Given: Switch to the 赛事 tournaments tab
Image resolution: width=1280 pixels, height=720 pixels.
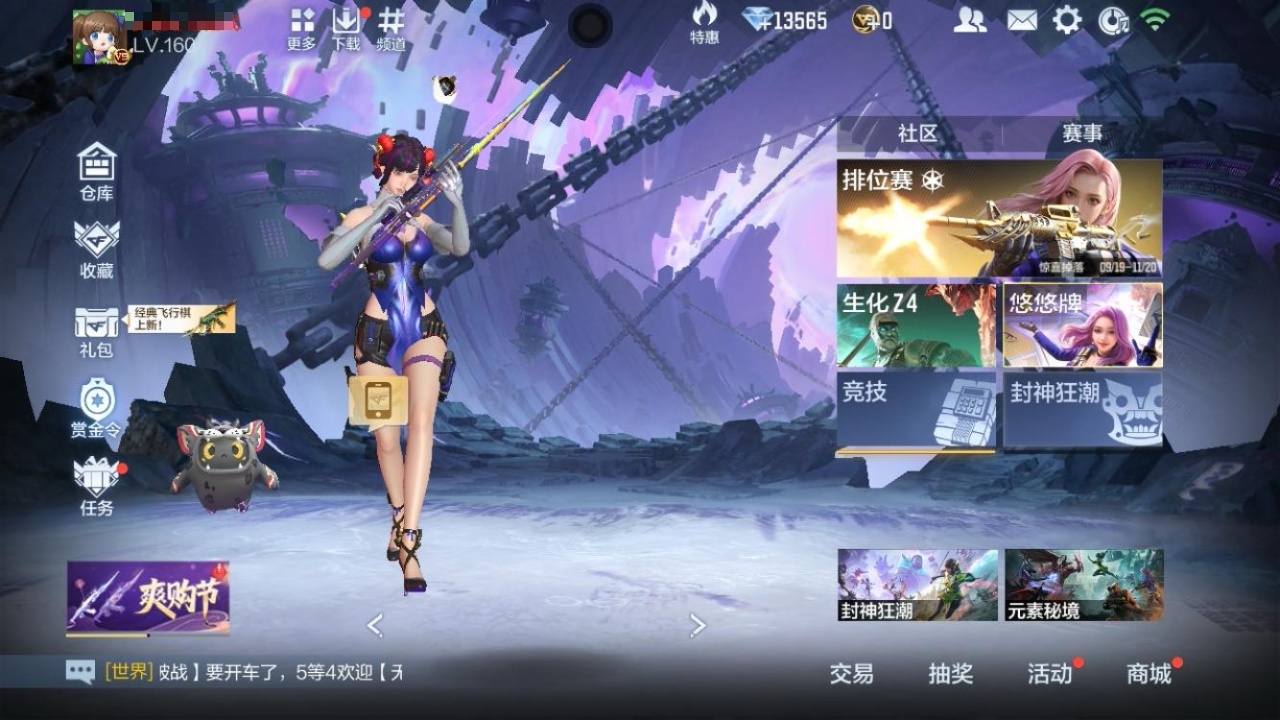Looking at the screenshot, I should [1082, 134].
